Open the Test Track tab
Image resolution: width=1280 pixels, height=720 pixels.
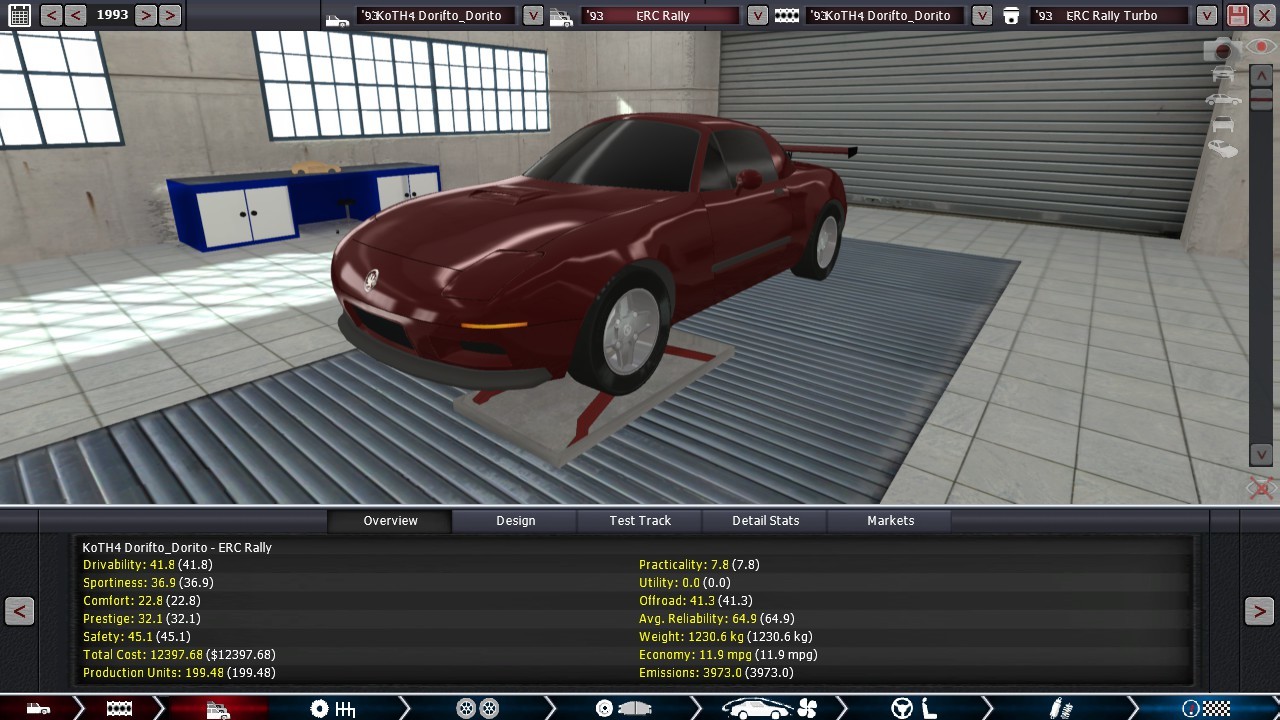pos(640,520)
